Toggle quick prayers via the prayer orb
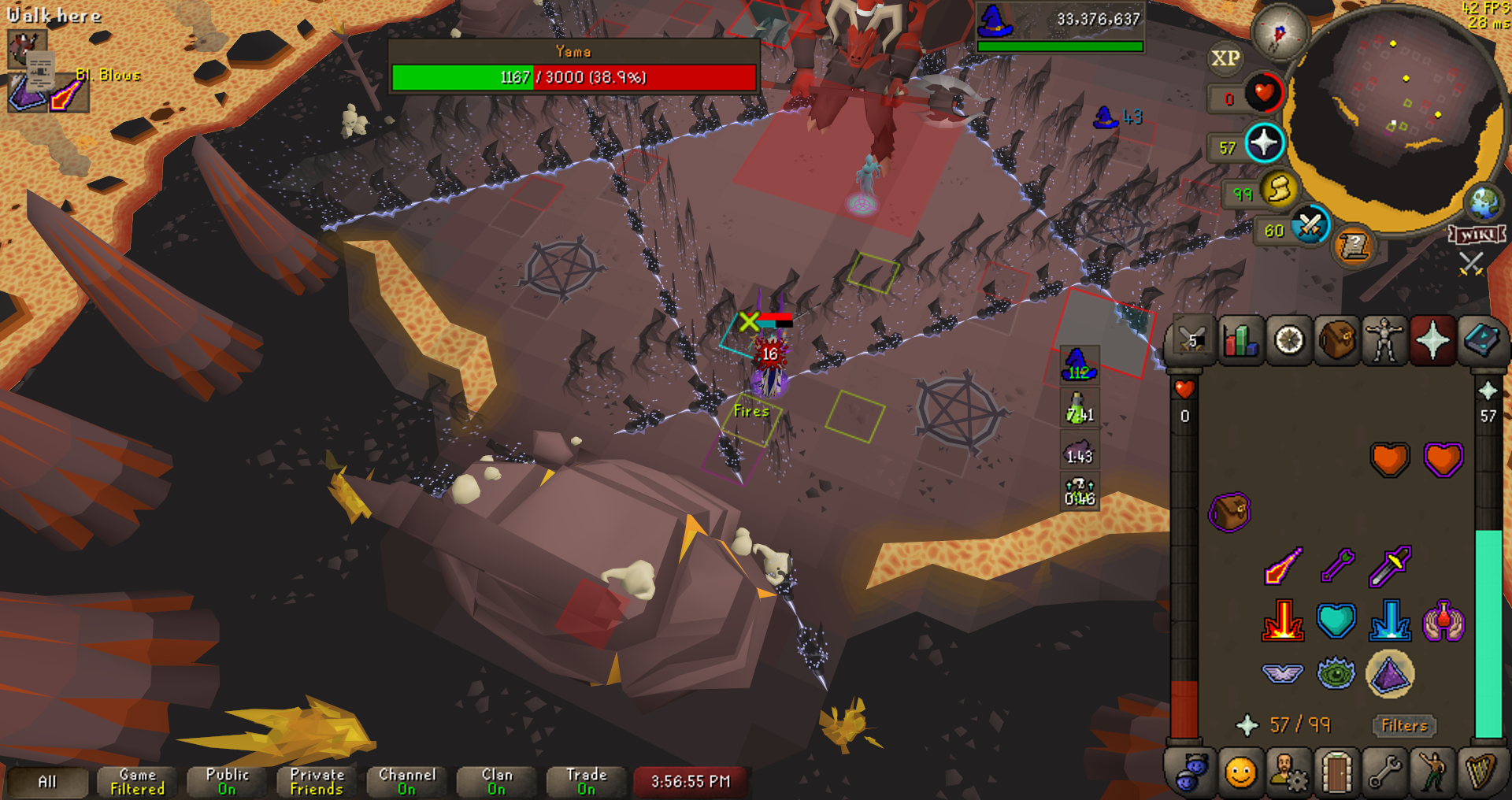Image resolution: width=1512 pixels, height=800 pixels. (x=1264, y=144)
